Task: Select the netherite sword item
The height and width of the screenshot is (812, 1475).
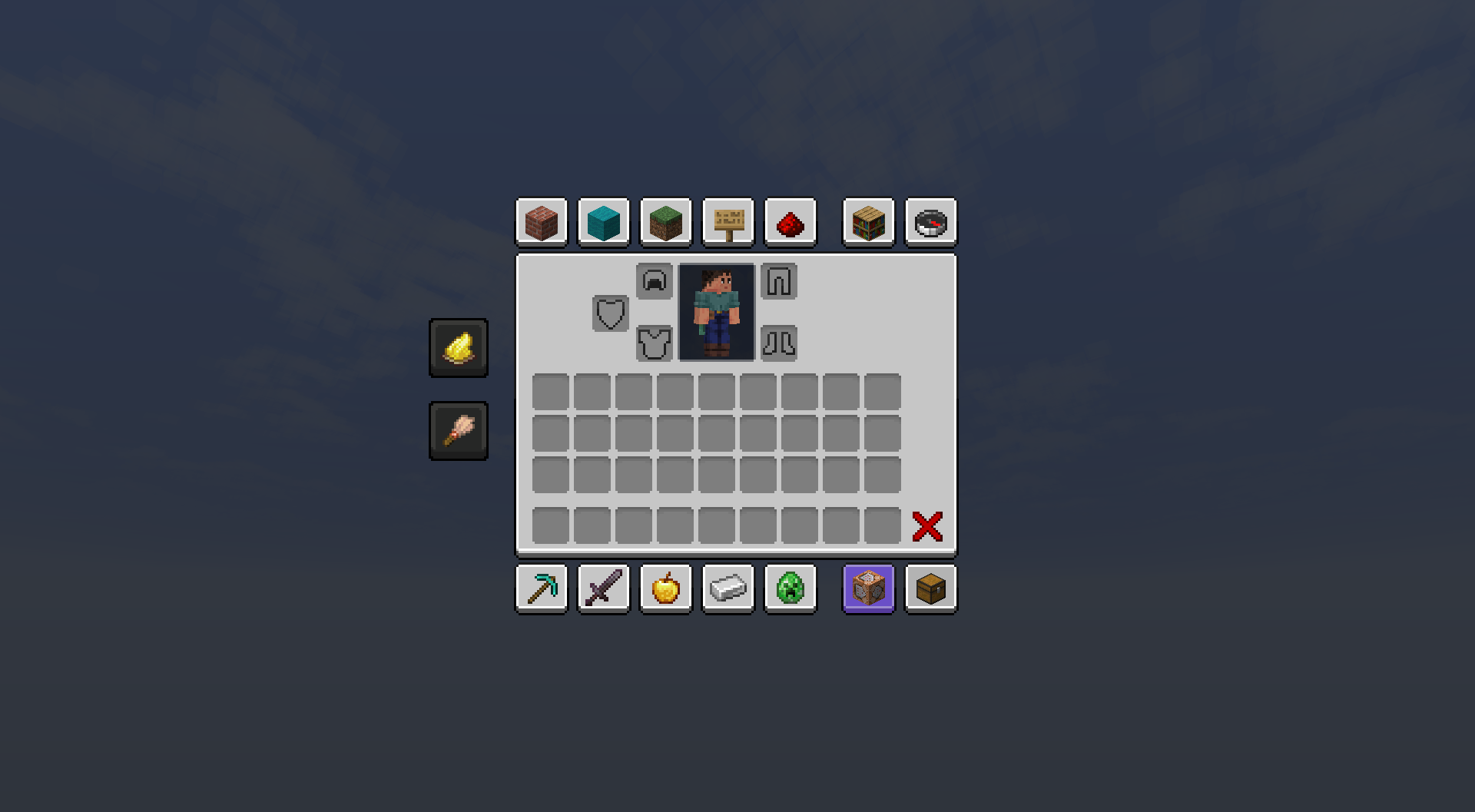Action: [x=603, y=588]
